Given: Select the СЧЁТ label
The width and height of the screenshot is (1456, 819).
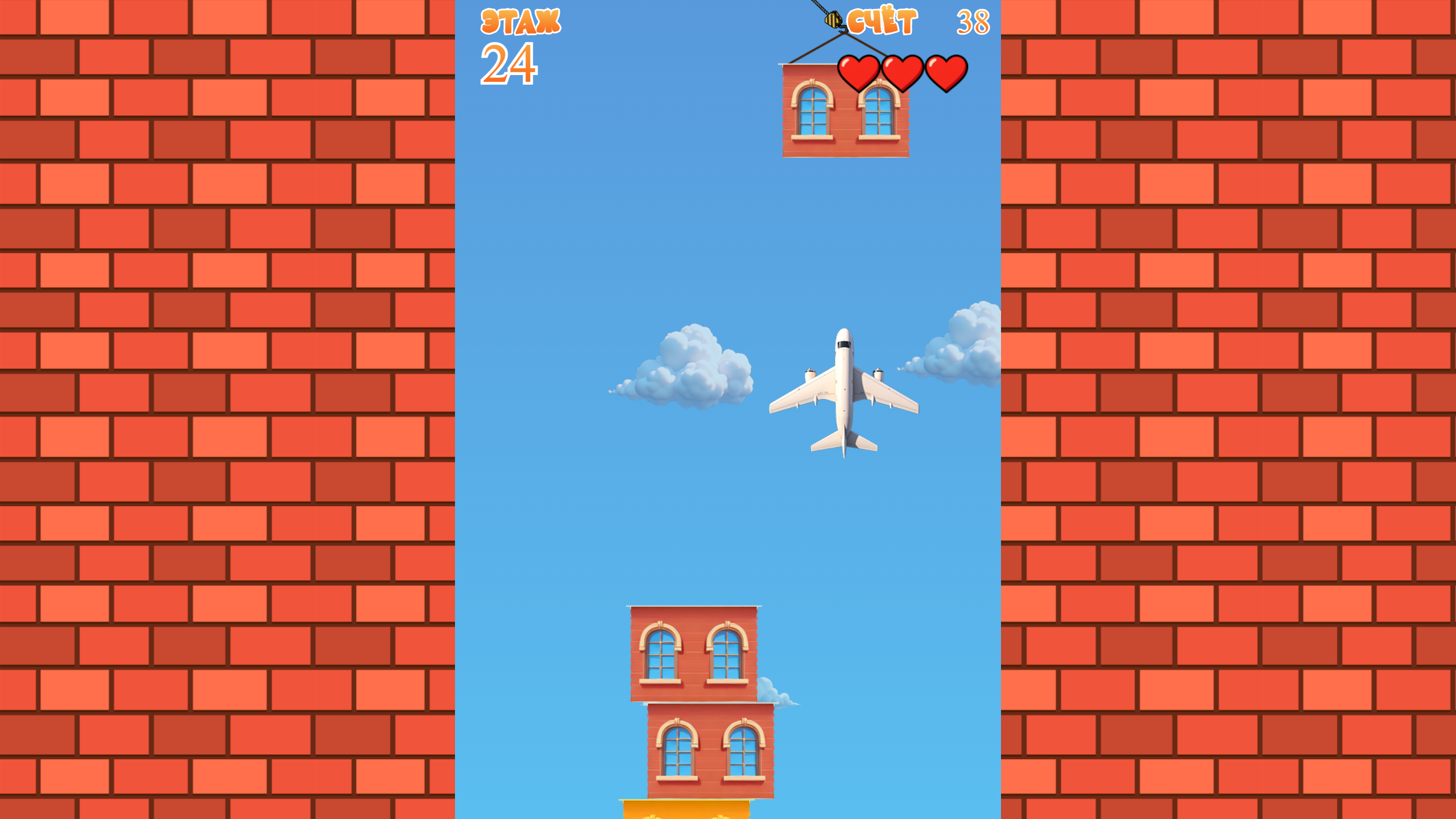Looking at the screenshot, I should 880,22.
